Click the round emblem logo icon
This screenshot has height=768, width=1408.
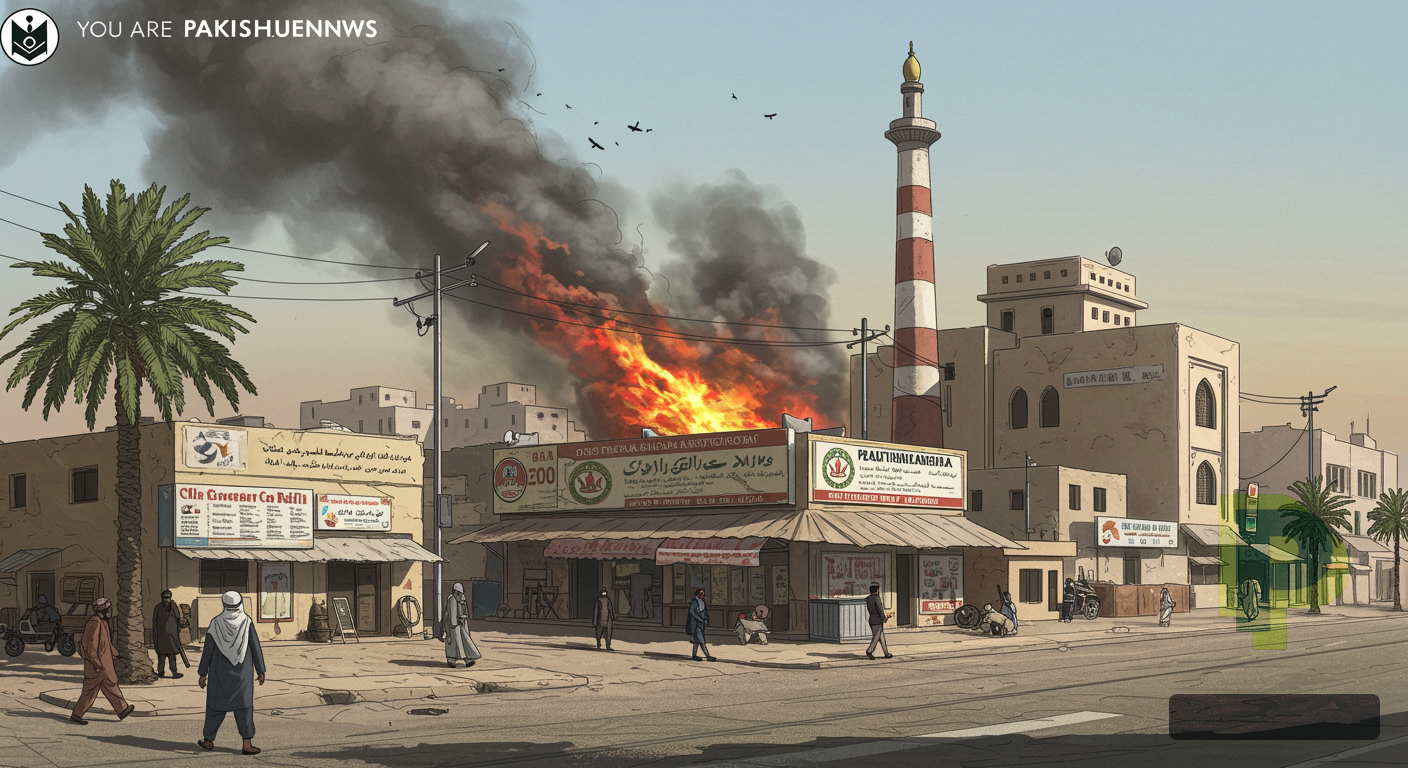(30, 37)
